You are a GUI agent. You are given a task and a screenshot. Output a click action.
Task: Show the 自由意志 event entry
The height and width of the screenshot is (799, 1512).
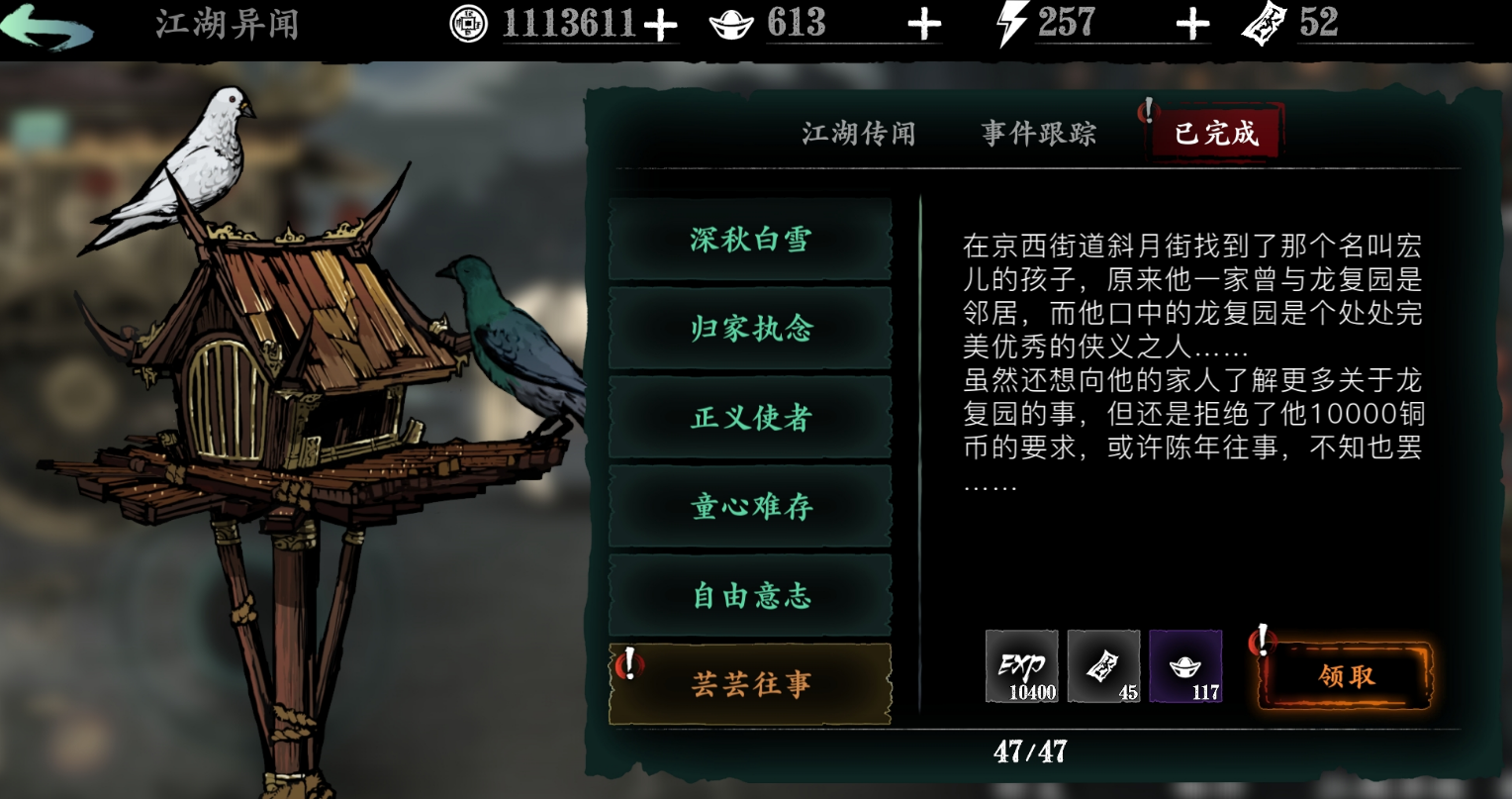pyautogui.click(x=750, y=596)
